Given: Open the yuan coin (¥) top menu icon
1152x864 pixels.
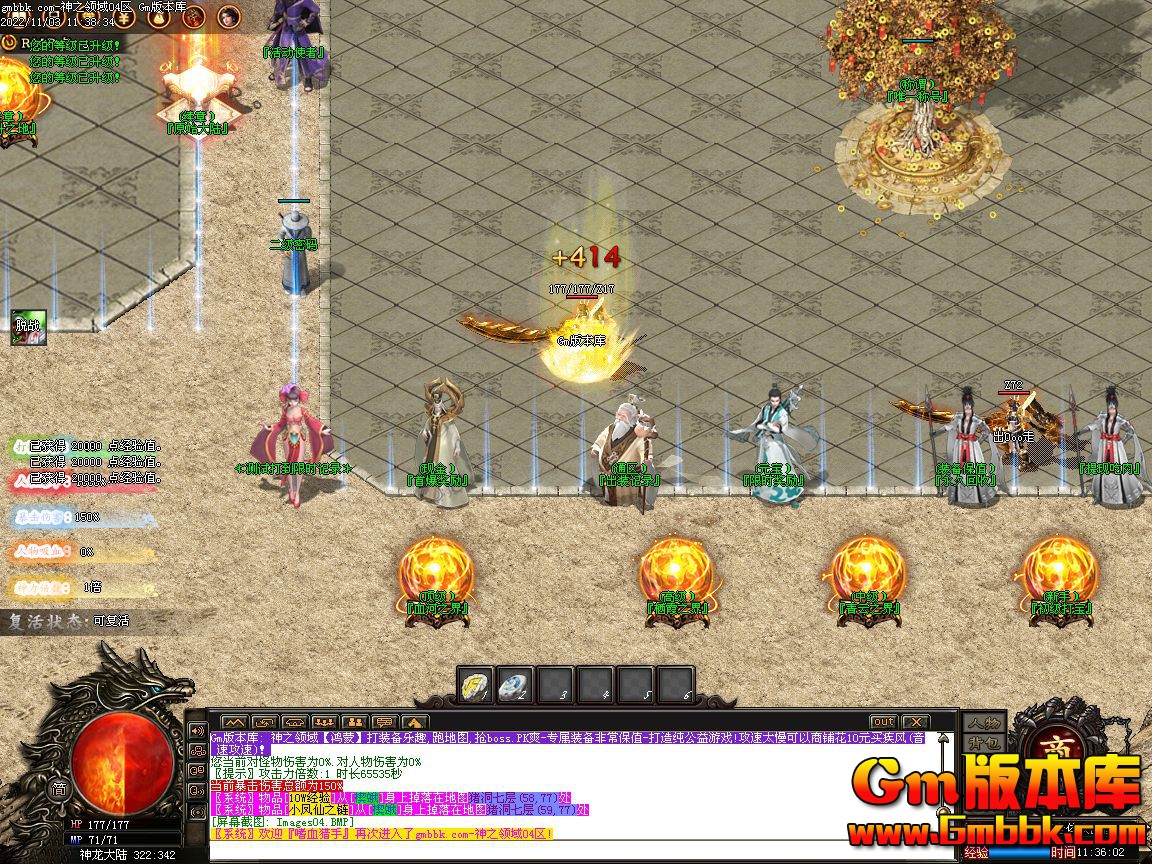Looking at the screenshot, I should [125, 17].
